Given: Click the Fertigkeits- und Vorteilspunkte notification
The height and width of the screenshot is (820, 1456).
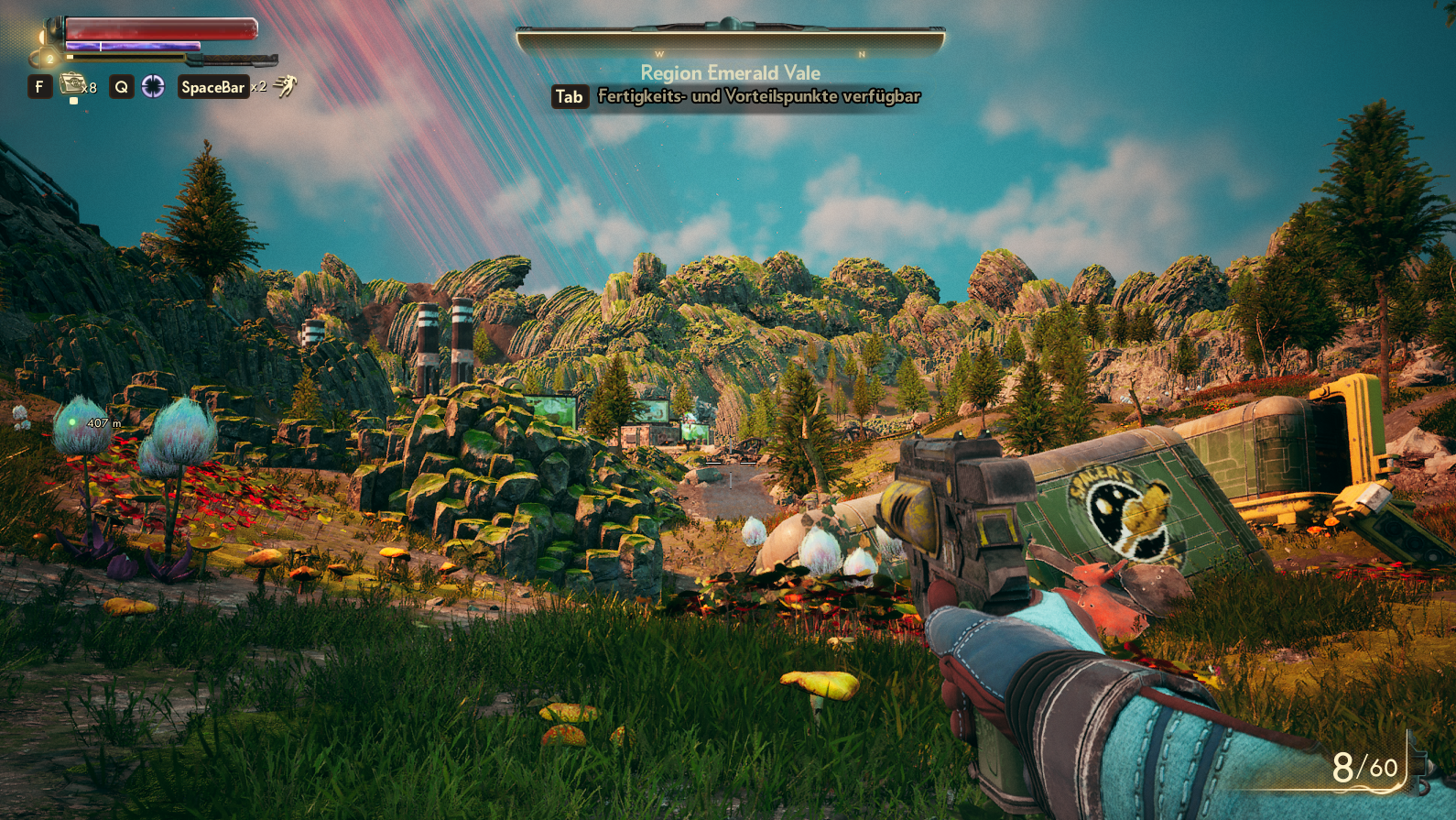Looking at the screenshot, I should (758, 96).
